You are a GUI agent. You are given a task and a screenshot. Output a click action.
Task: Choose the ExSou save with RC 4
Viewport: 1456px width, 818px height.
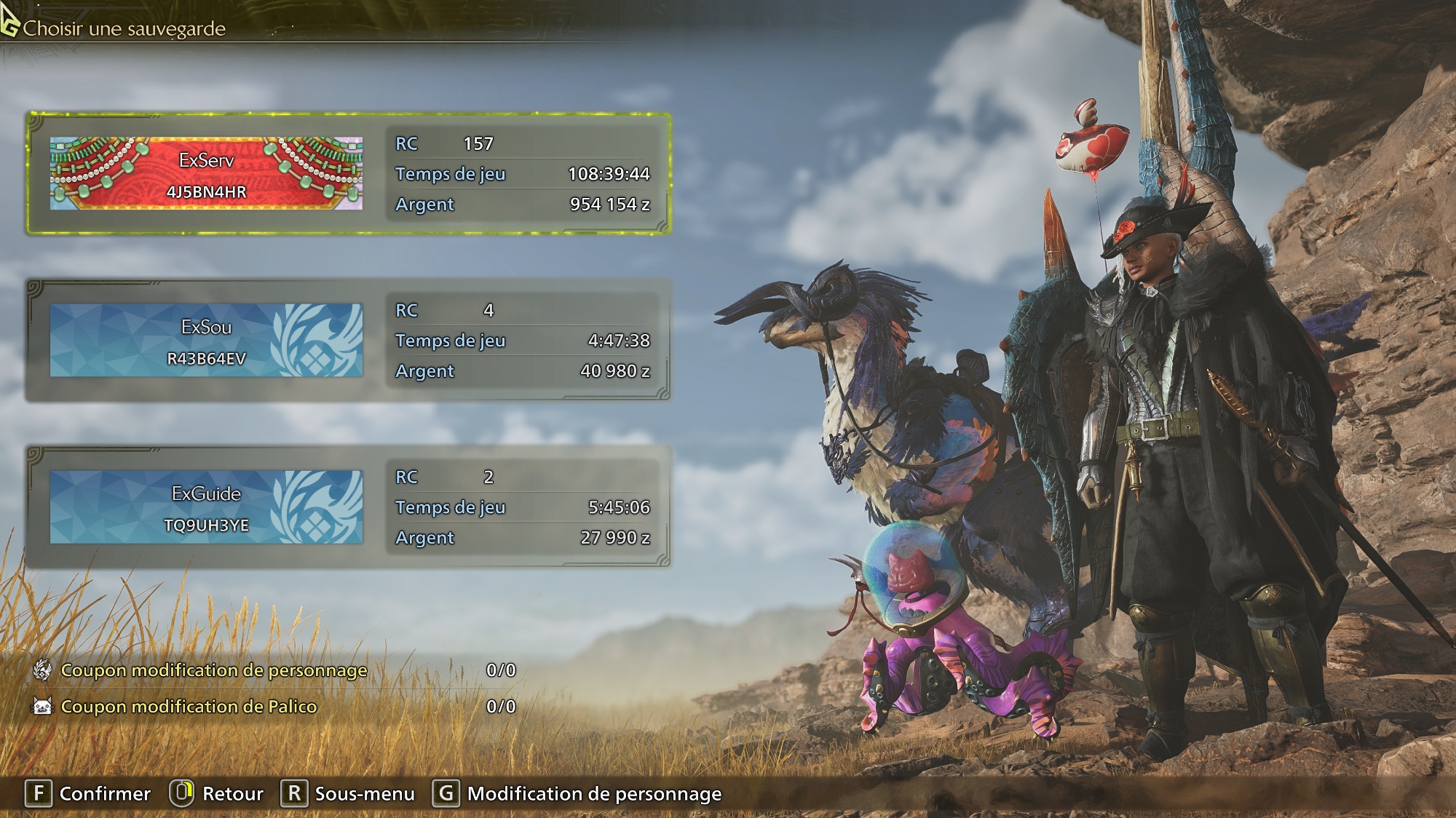[348, 340]
